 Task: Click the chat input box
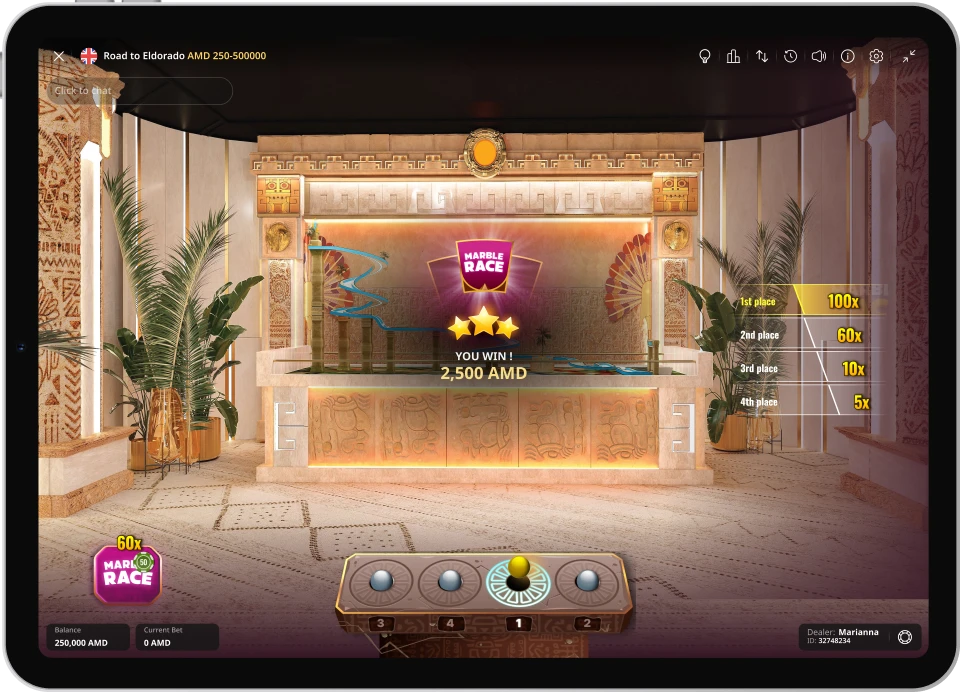click(x=140, y=91)
